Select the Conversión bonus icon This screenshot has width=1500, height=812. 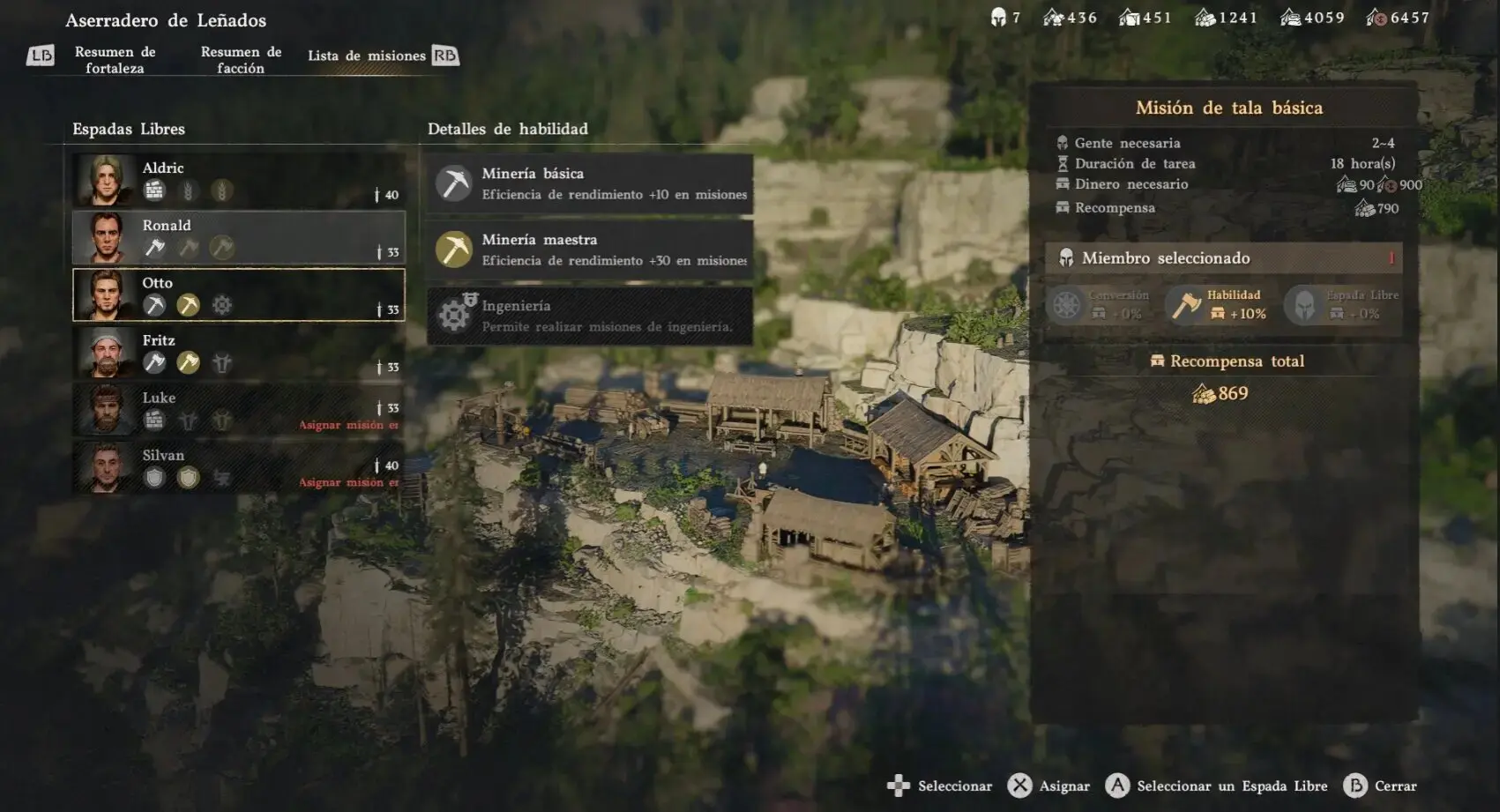tap(1066, 305)
